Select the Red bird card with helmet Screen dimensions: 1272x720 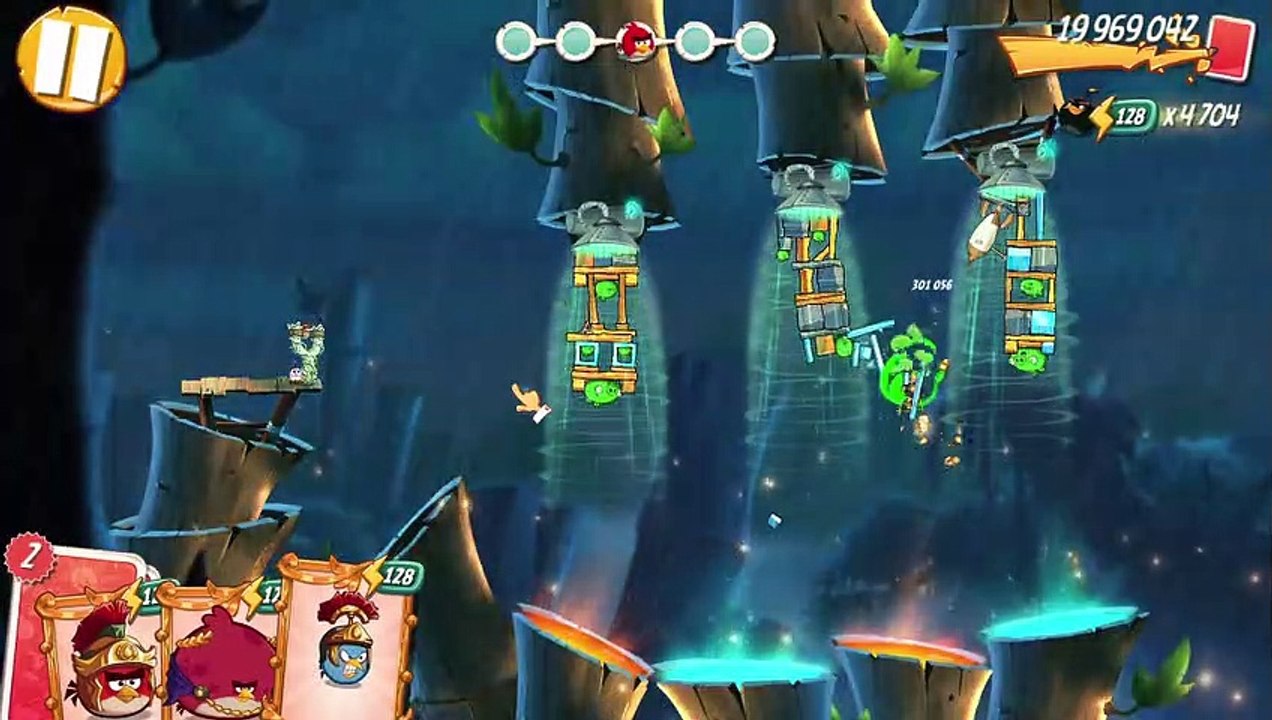pos(105,655)
